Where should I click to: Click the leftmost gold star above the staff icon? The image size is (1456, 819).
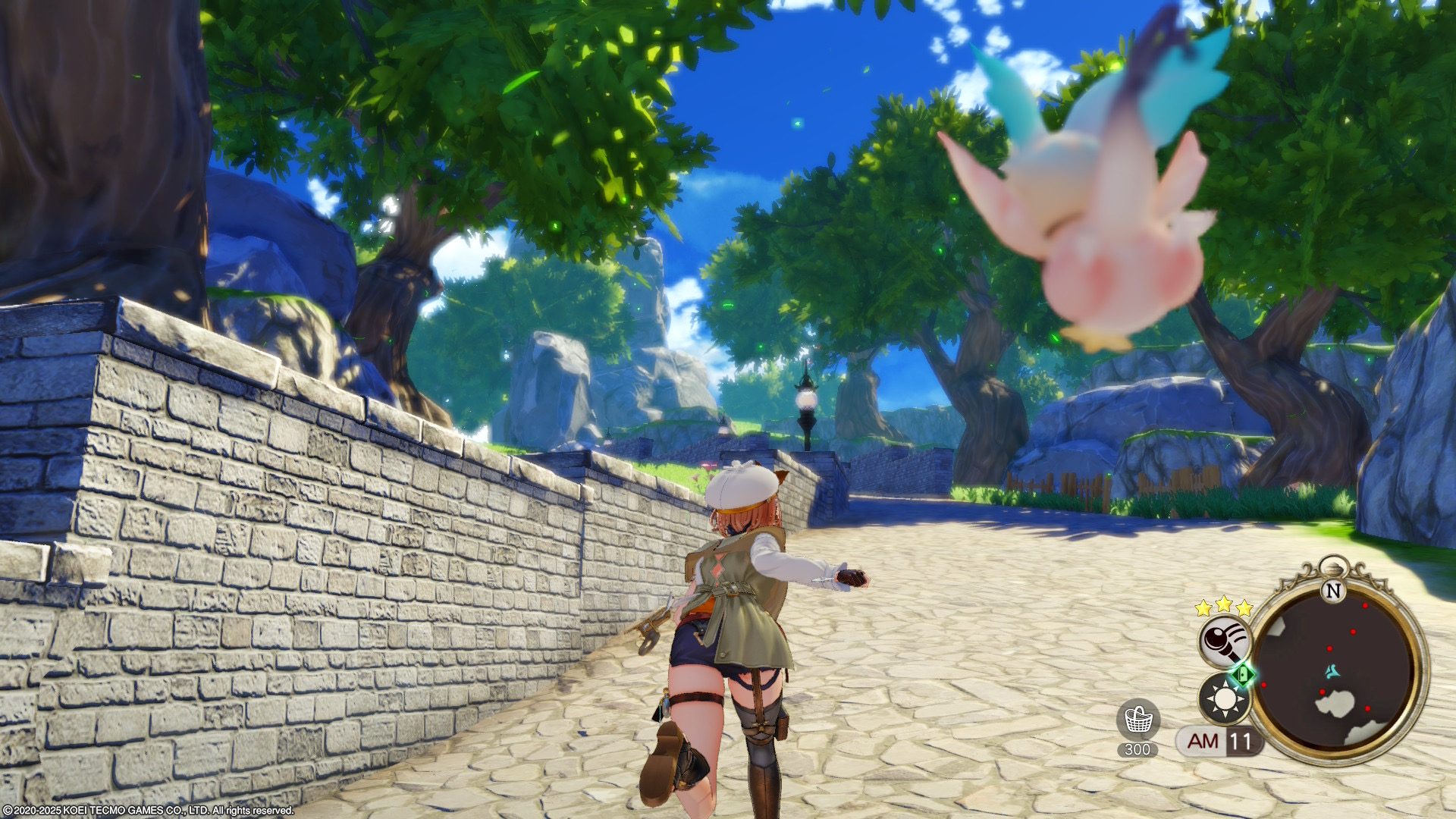(x=1202, y=607)
